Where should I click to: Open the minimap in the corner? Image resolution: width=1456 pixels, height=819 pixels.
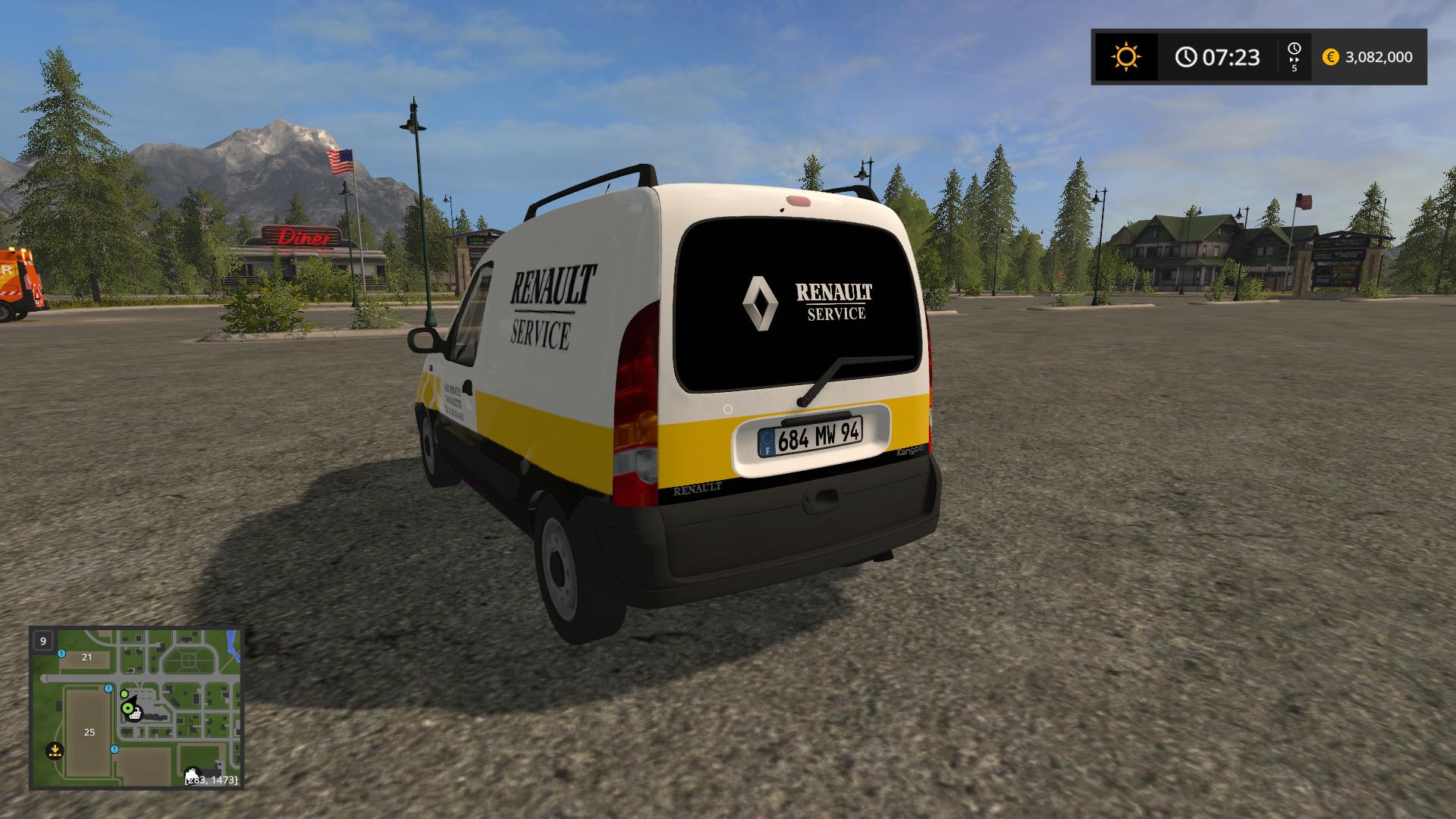coord(136,708)
